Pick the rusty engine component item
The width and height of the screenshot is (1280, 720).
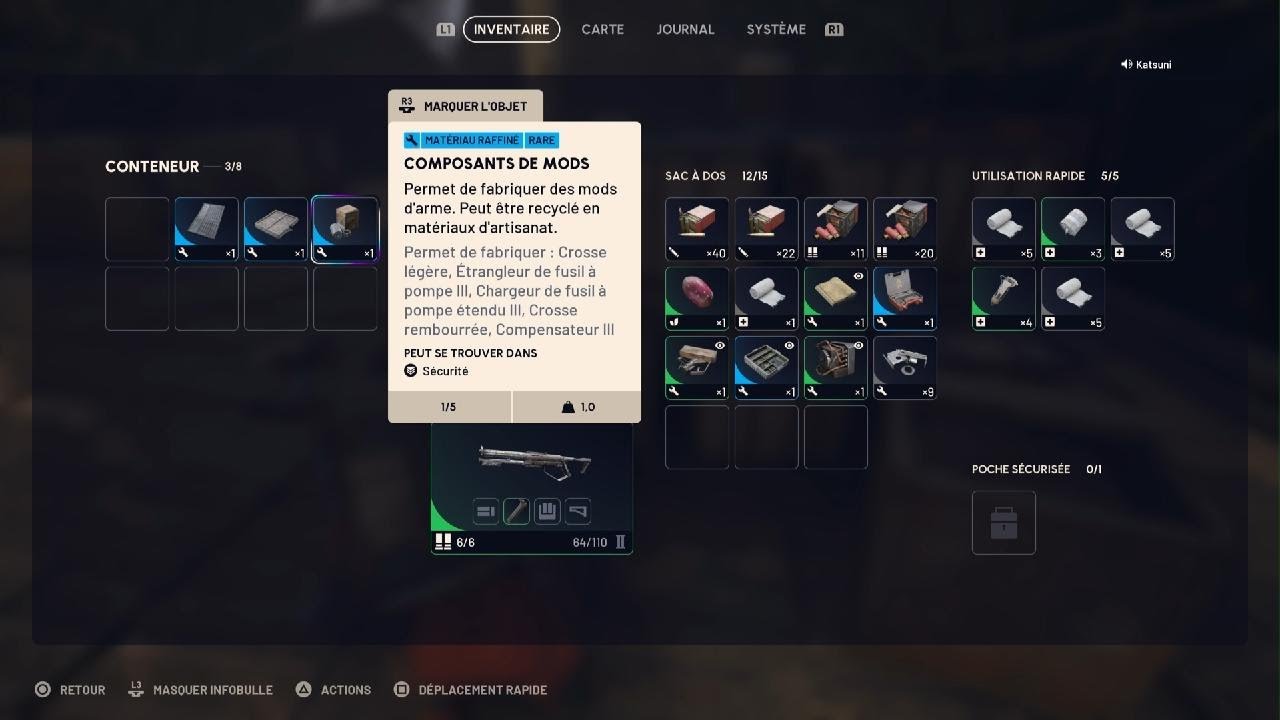(x=836, y=368)
